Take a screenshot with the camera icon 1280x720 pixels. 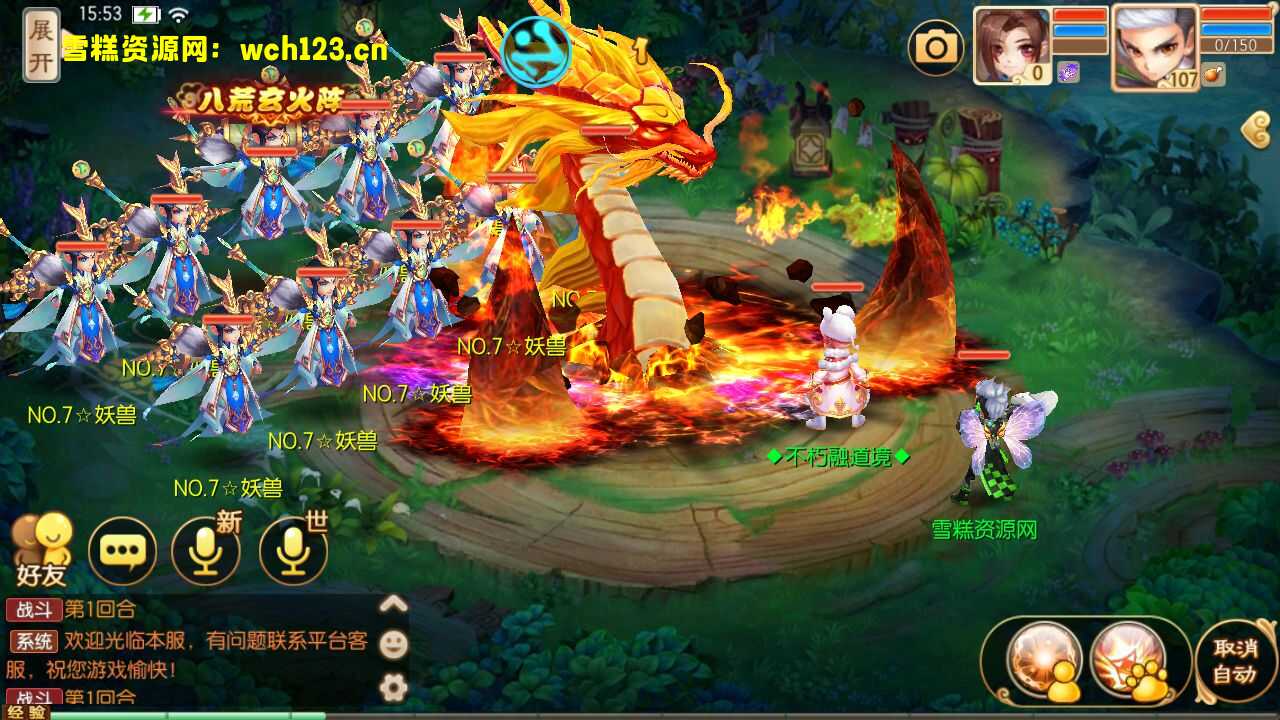(937, 47)
